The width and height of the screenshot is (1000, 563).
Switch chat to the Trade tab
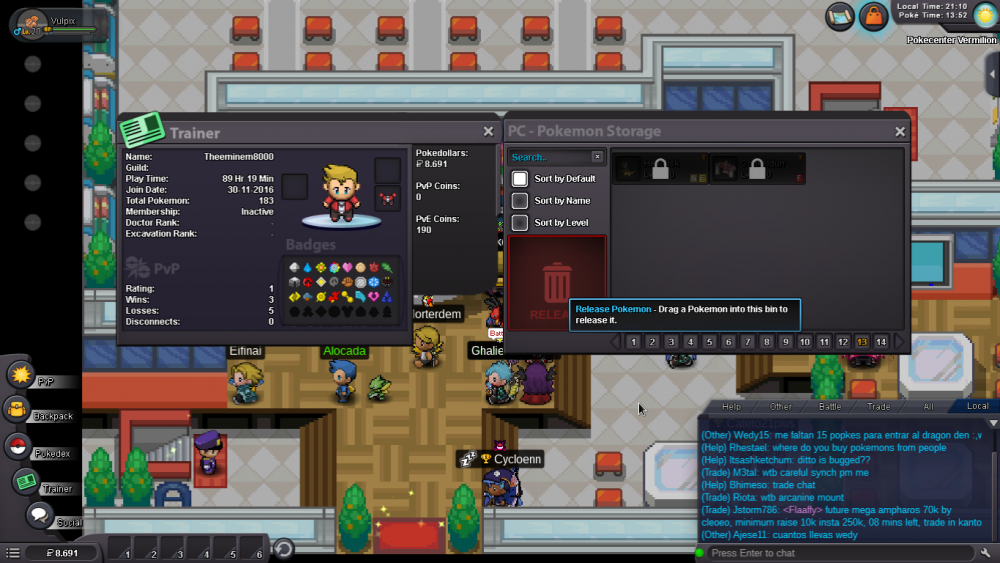(879, 407)
